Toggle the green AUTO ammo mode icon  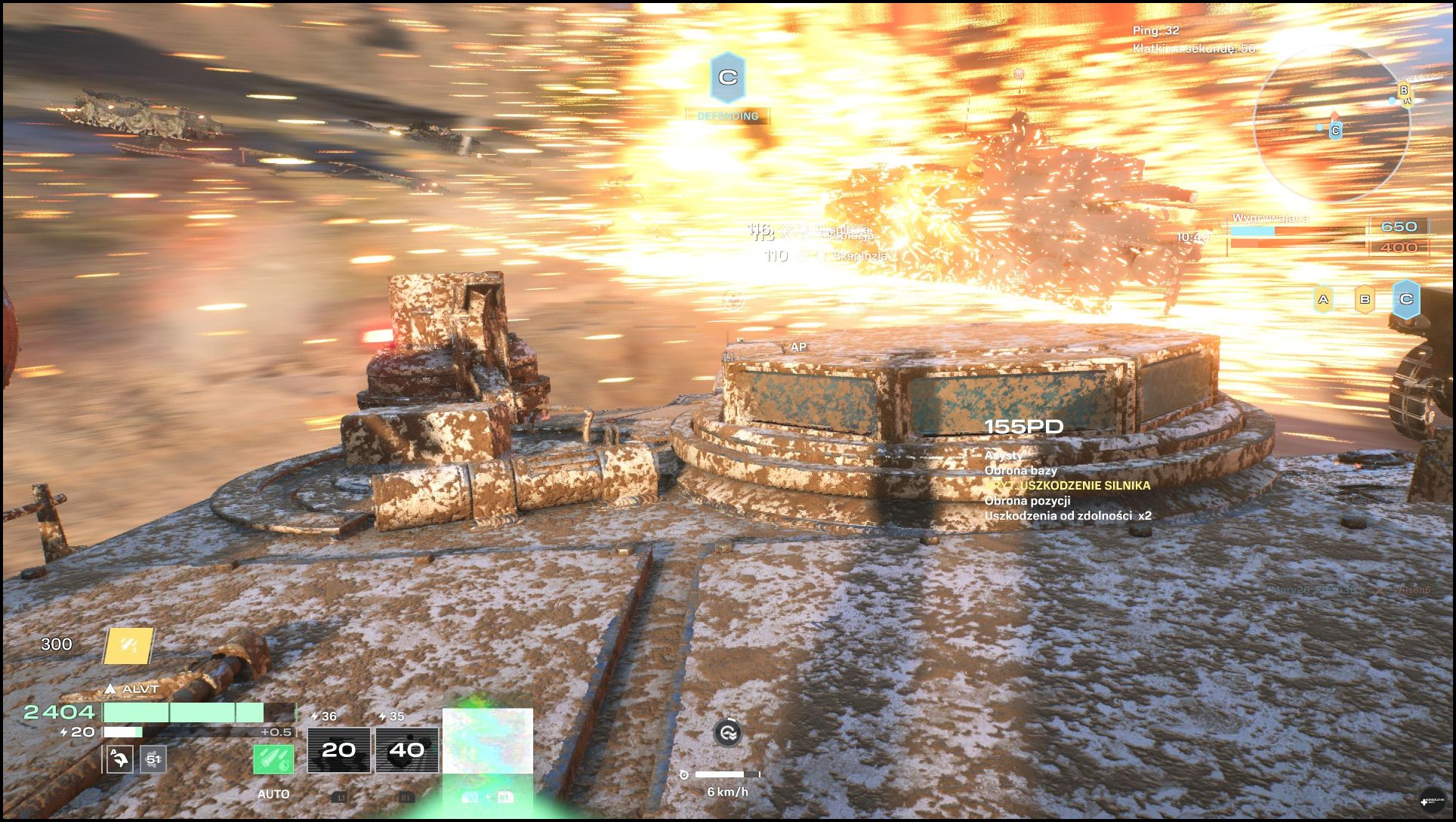coord(273,759)
